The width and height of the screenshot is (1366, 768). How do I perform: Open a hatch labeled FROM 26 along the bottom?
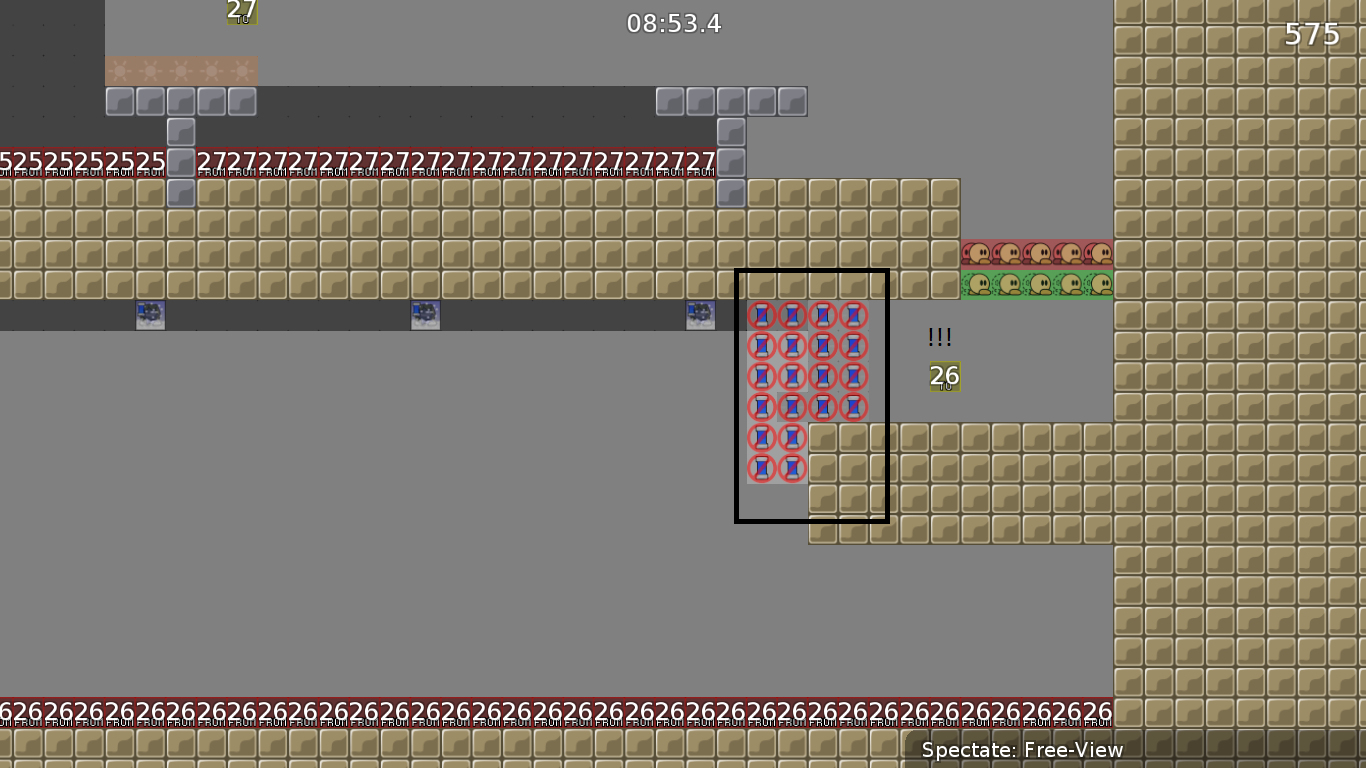[x=500, y=708]
